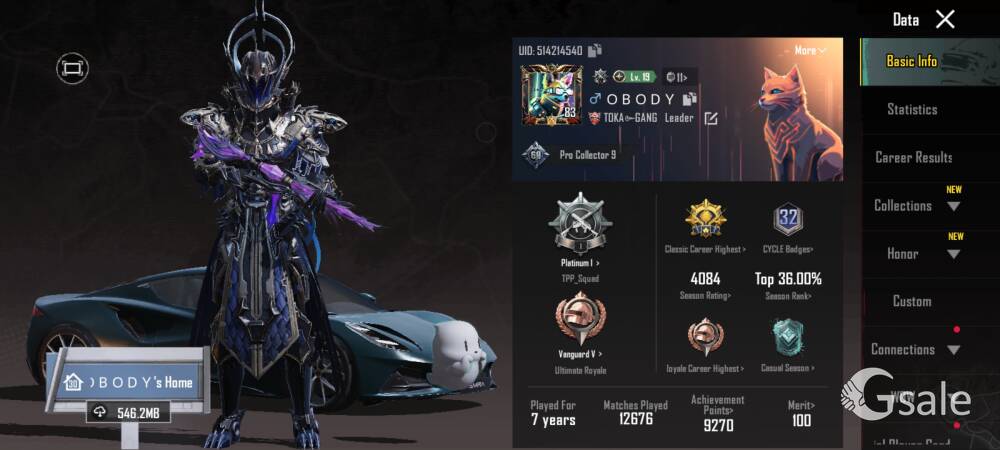The image size is (1000, 450).
Task: Close the Data profile screen
Action: (945, 19)
